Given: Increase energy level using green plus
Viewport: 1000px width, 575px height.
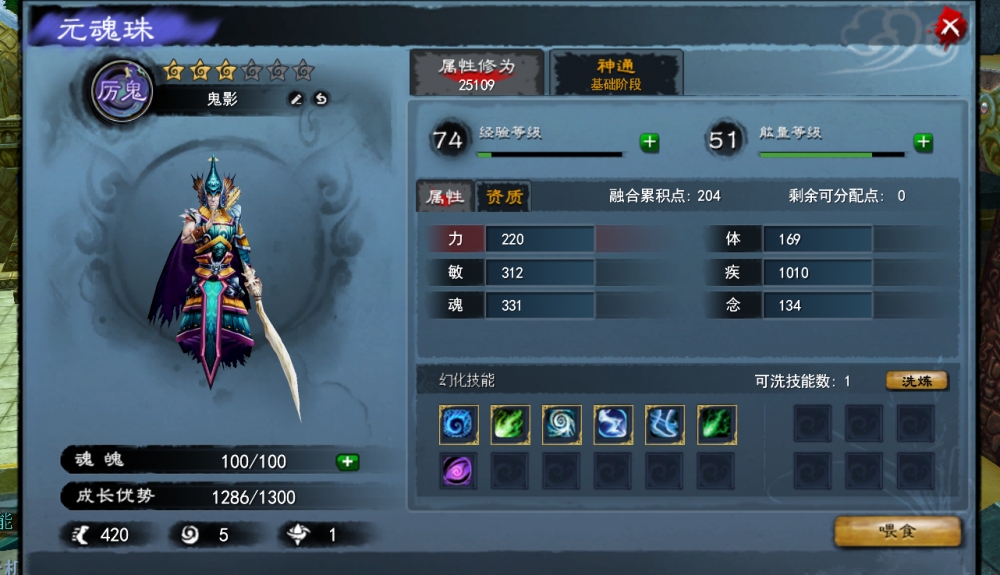Looking at the screenshot, I should coord(923,142).
